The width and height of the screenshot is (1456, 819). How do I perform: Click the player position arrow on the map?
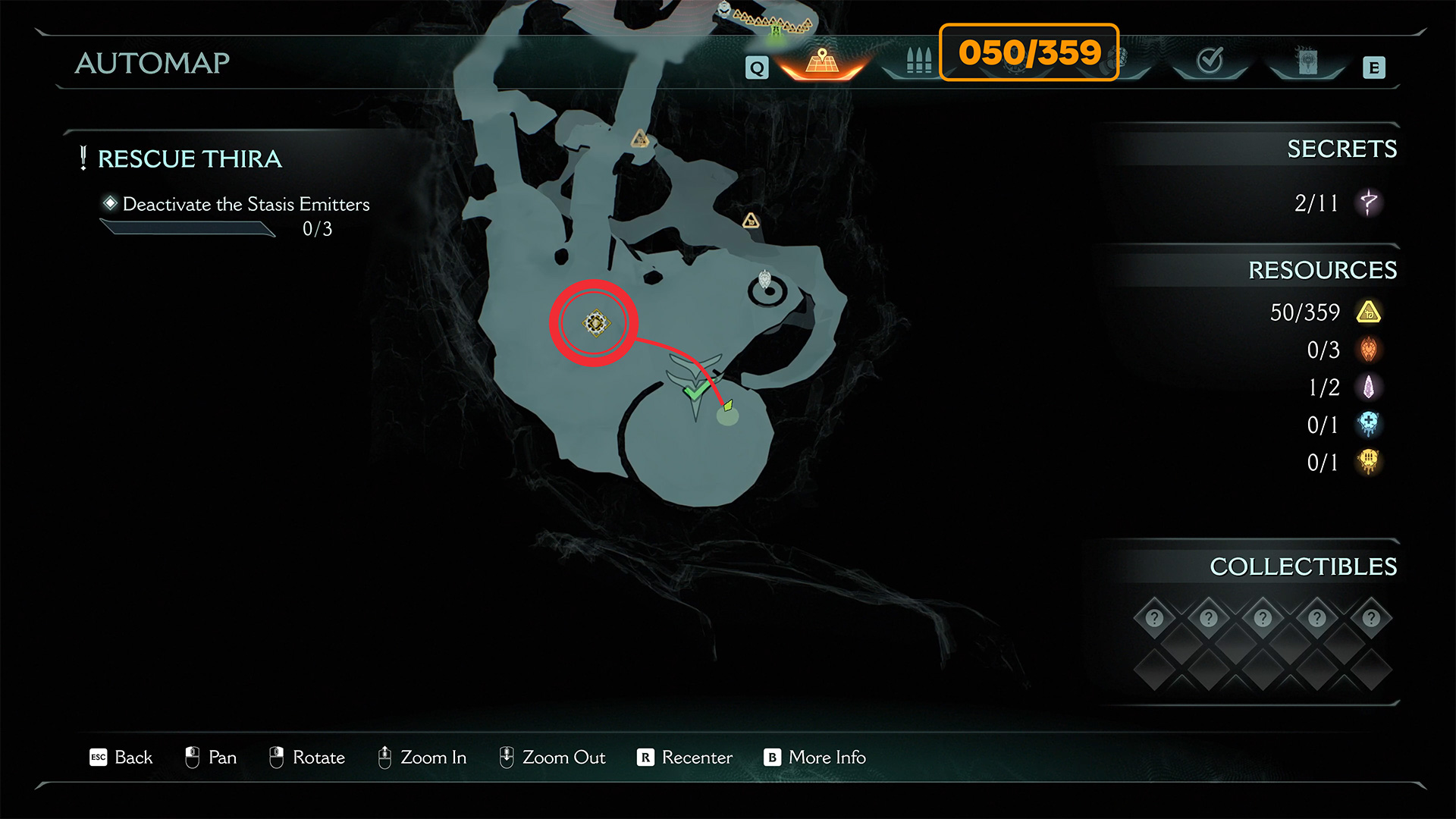pos(728,406)
